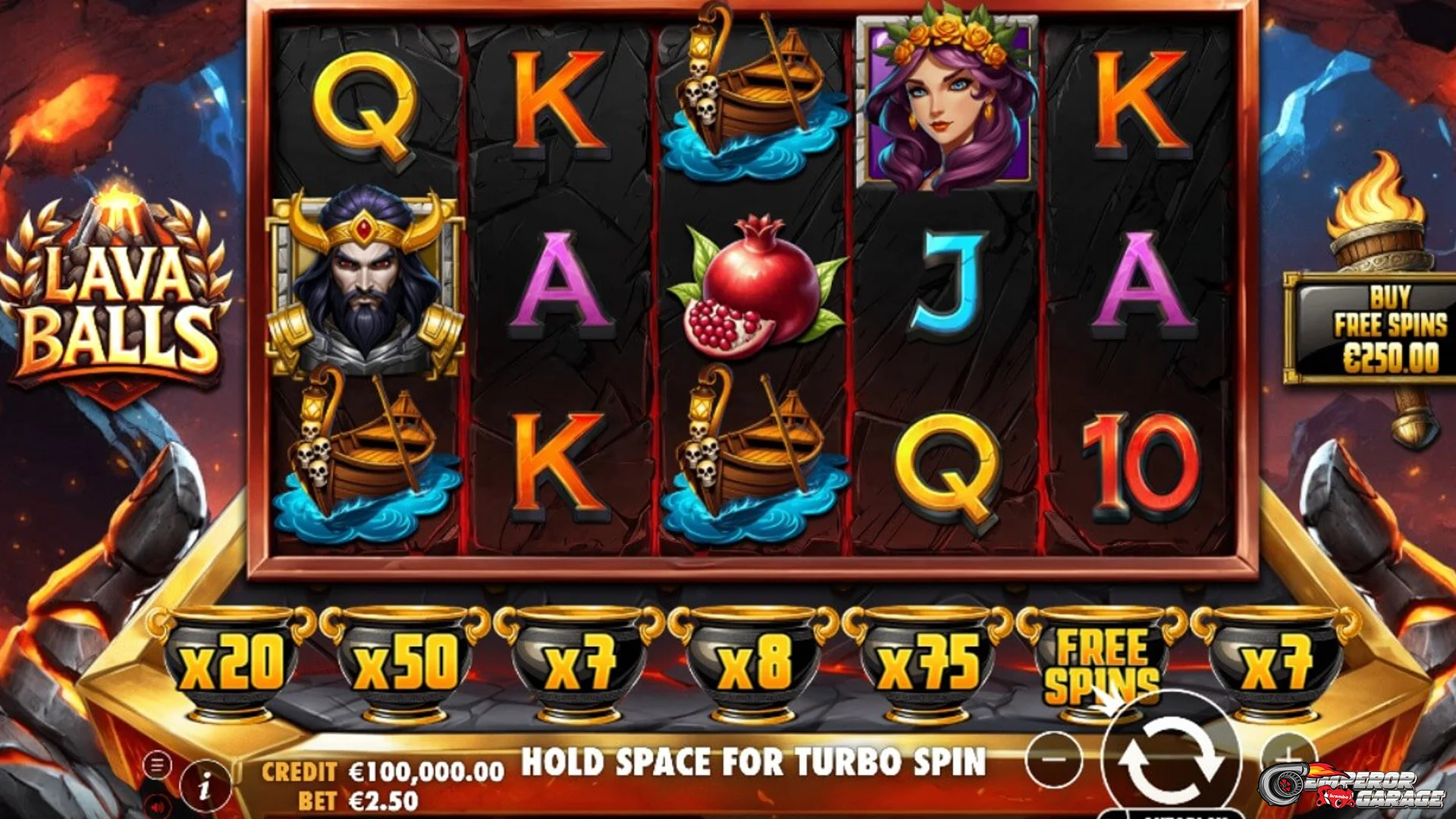1456x819 pixels.
Task: Open the hamburger menu icon
Action: pyautogui.click(x=157, y=764)
